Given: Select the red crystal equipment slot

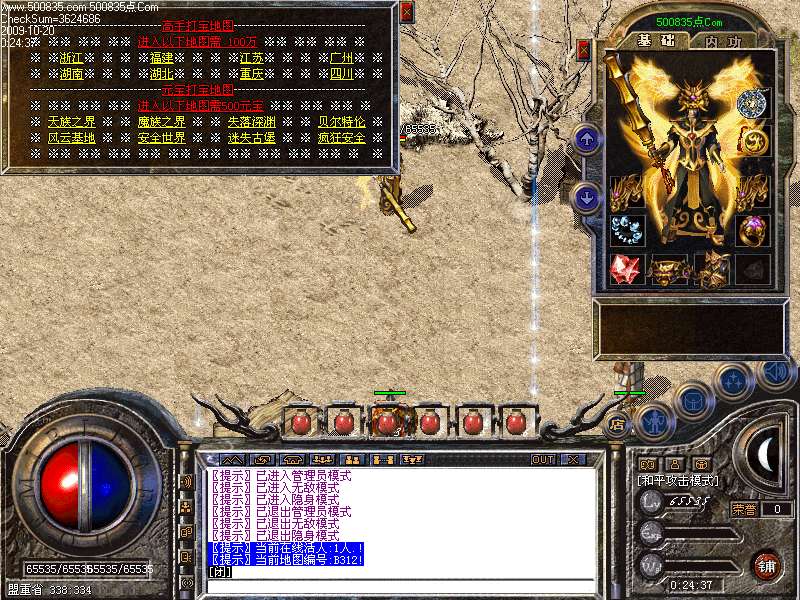Looking at the screenshot, I should pos(627,268).
